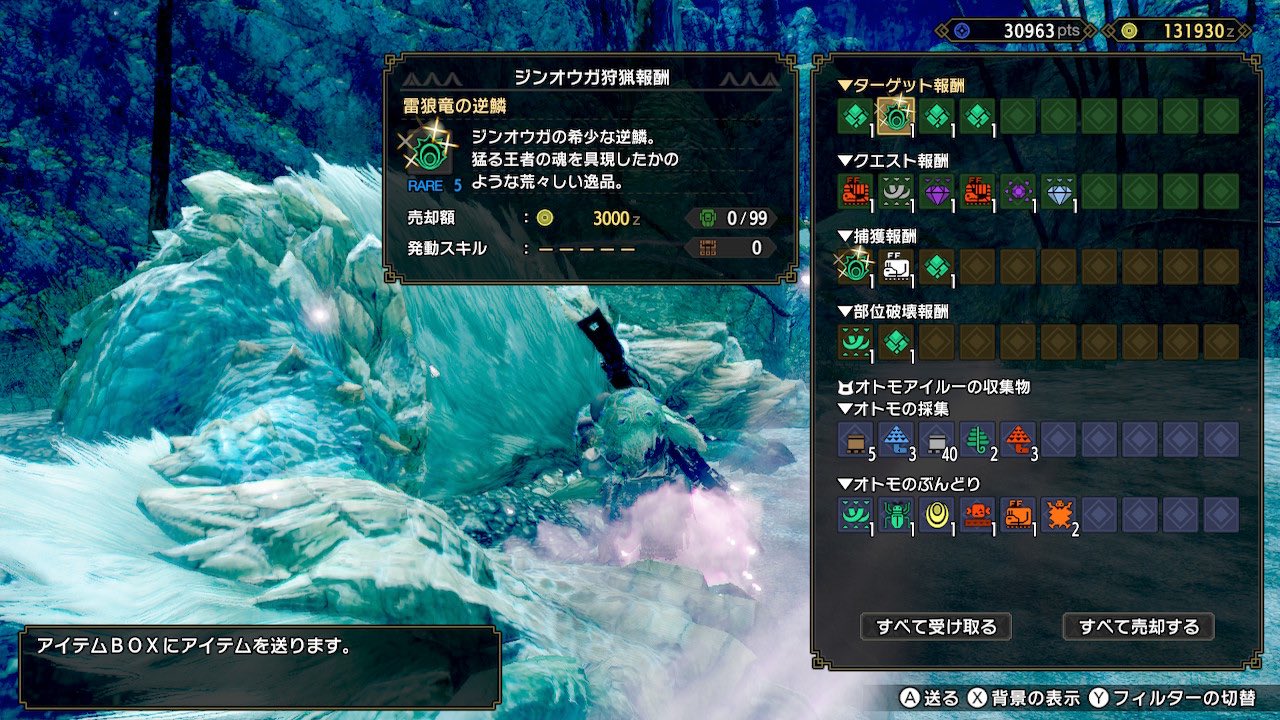1280x720 pixels.
Task: Select the highlighted Zinogre rare scale item
Action: pos(896,117)
